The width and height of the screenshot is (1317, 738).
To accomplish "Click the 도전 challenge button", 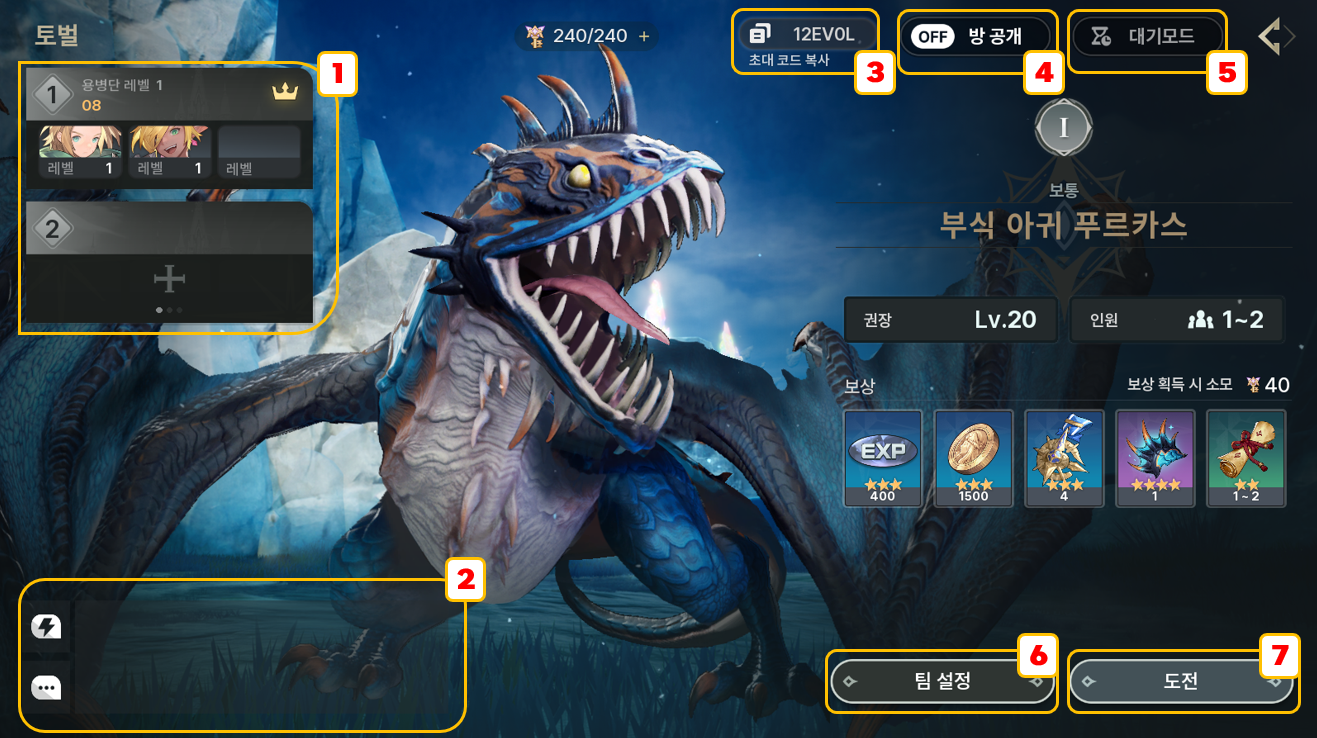I will [1180, 682].
